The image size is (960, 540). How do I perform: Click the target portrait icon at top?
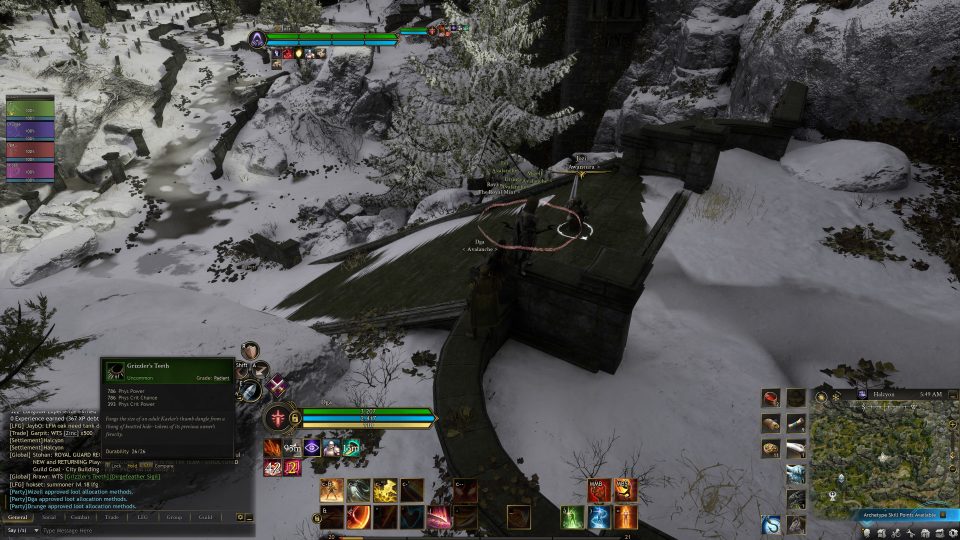(257, 39)
